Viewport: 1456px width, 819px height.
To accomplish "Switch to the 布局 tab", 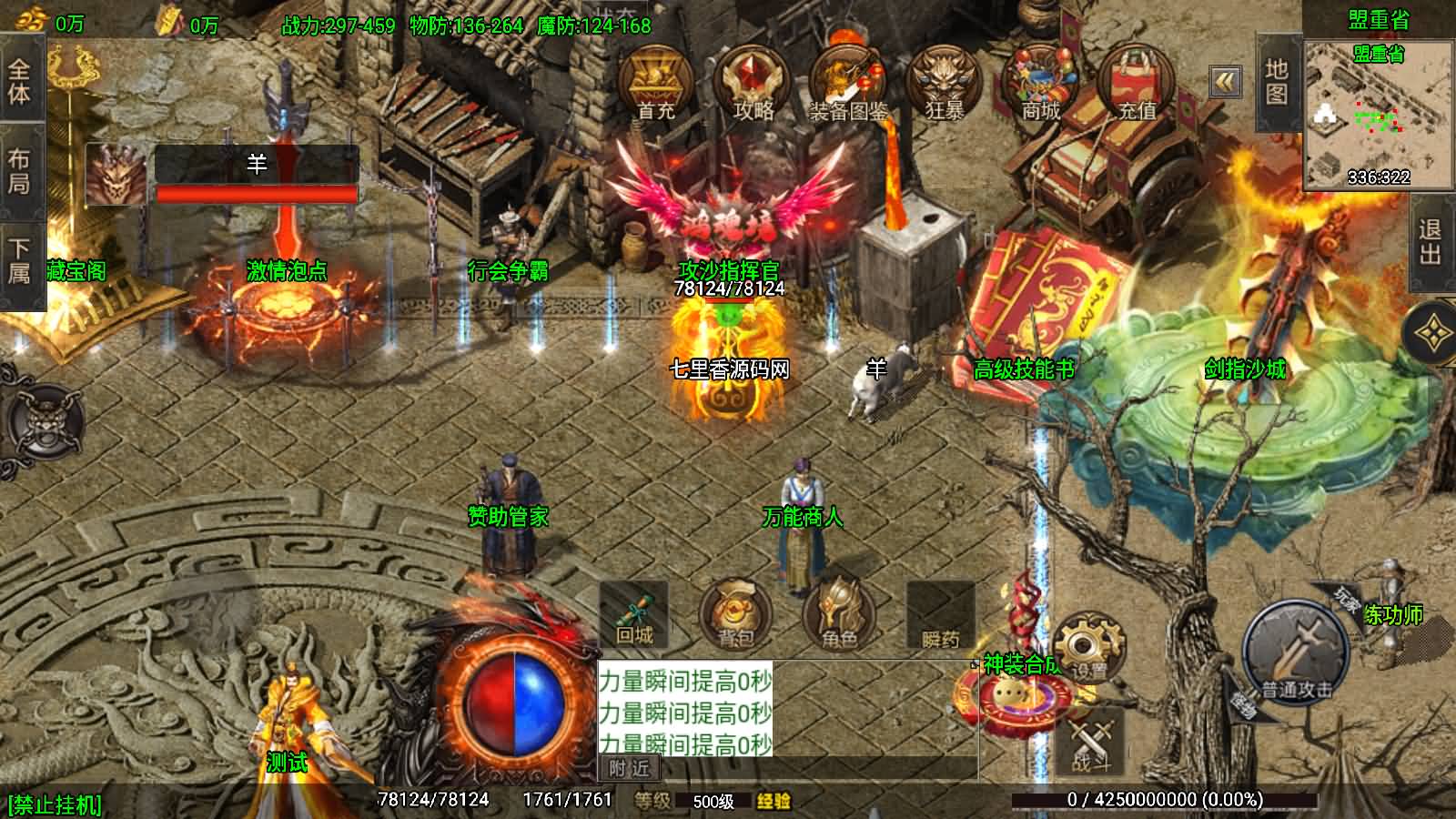I will 20,171.
